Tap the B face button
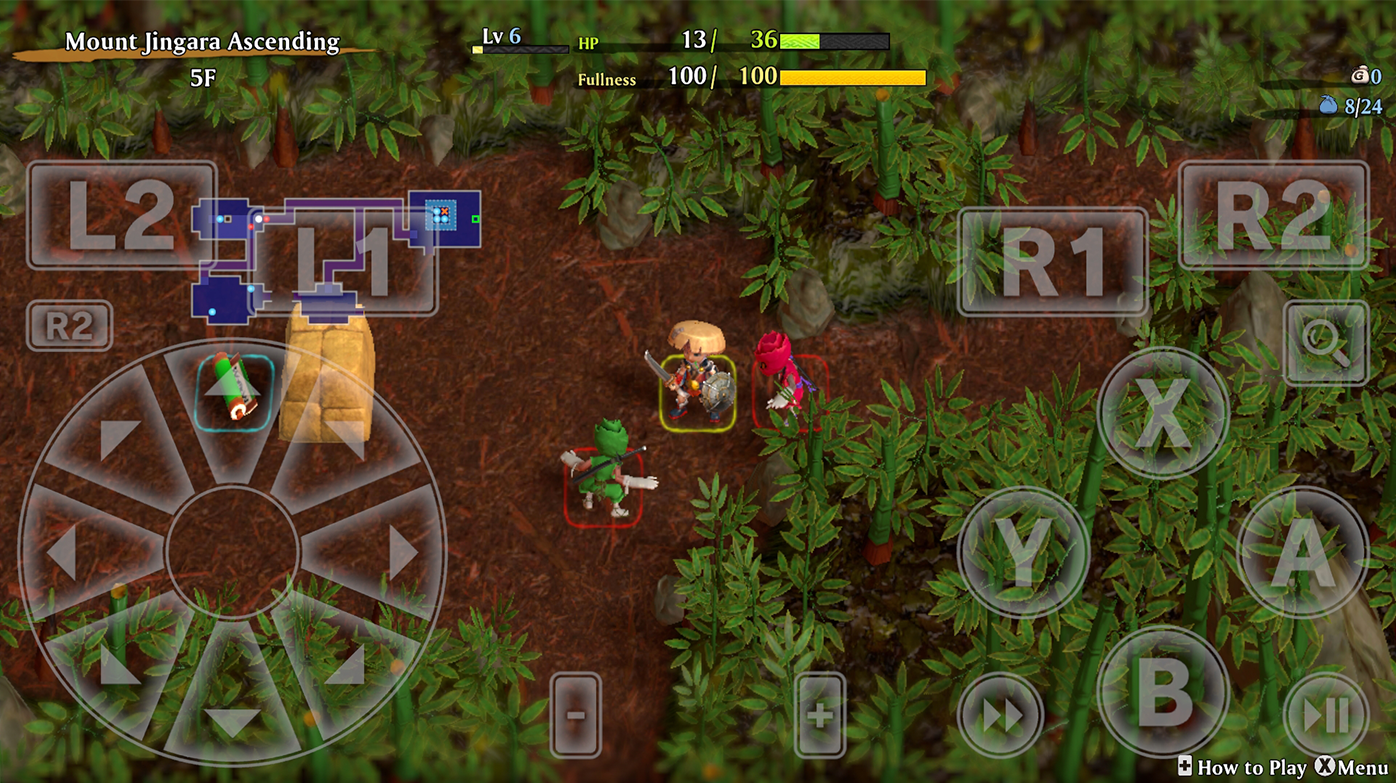The image size is (1396, 783). click(1163, 691)
